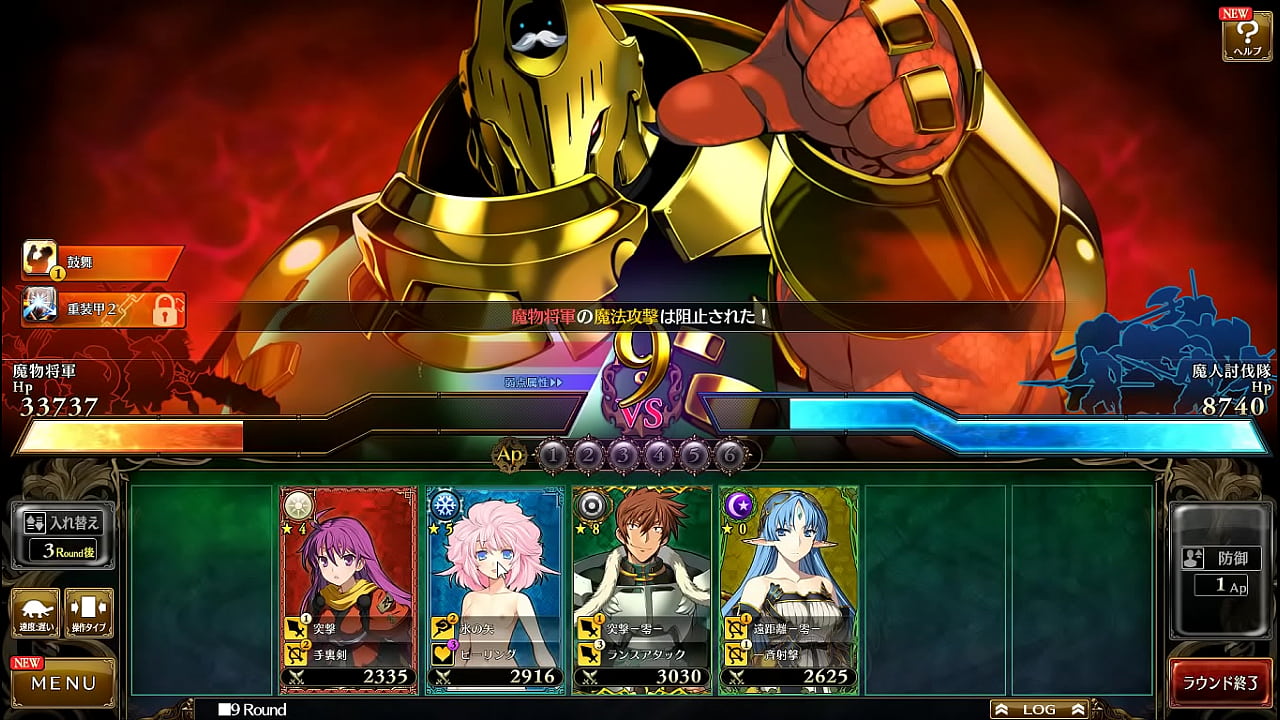Cast the ヒーリング healing skill
Viewport: 1280px width, 720px height.
[x=493, y=654]
